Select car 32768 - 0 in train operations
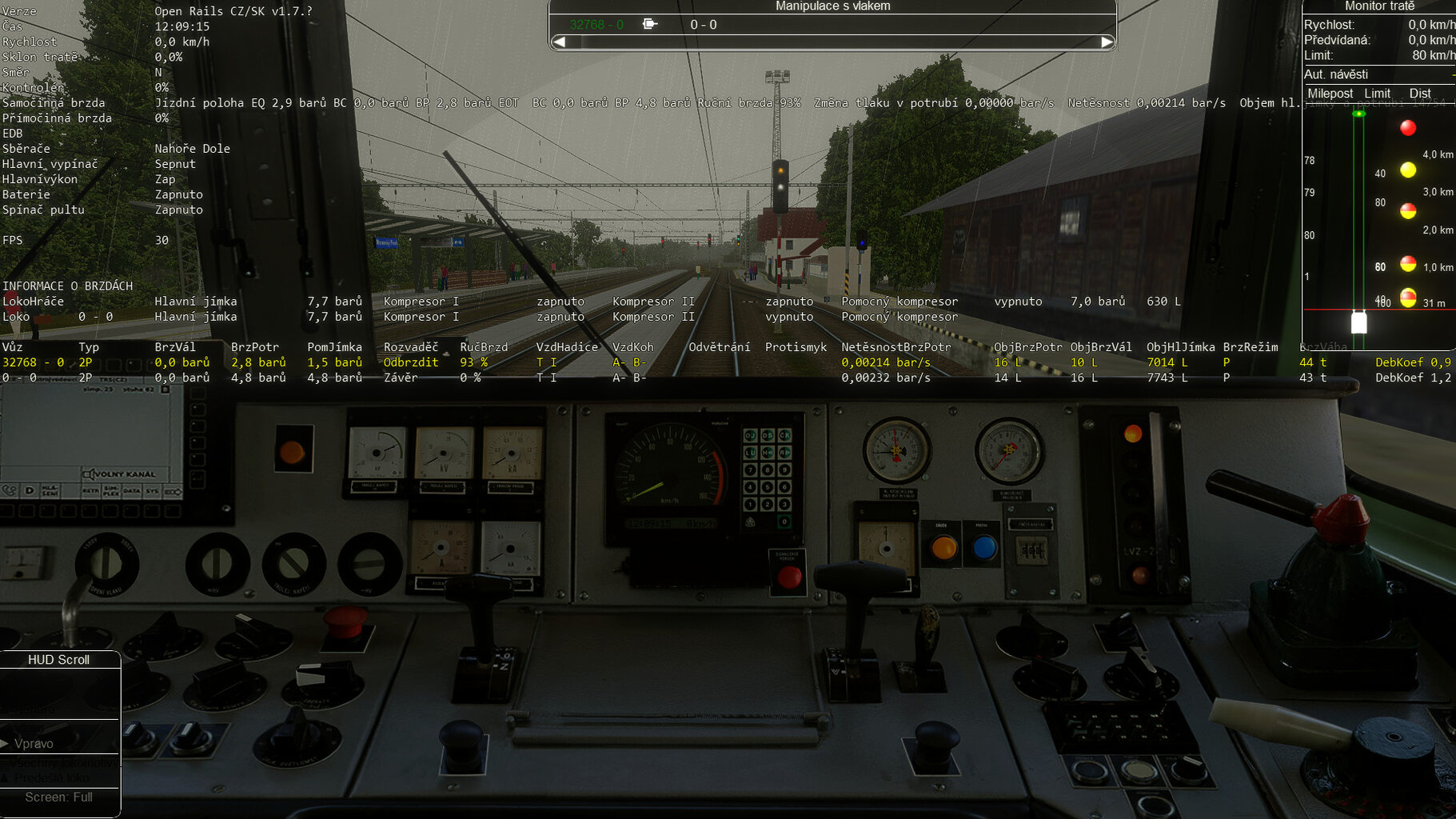Viewport: 1456px width, 819px height. 596,25
